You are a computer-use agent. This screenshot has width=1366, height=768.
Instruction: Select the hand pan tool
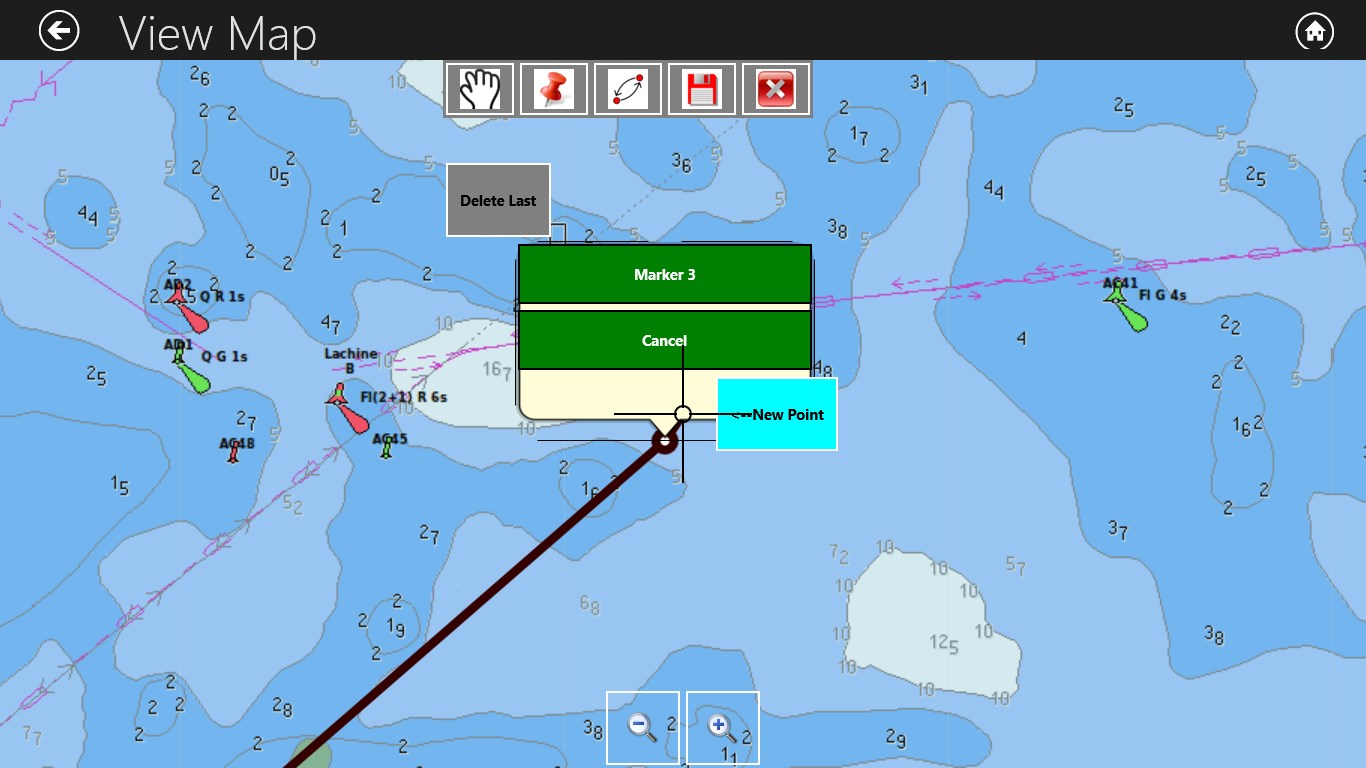(478, 88)
